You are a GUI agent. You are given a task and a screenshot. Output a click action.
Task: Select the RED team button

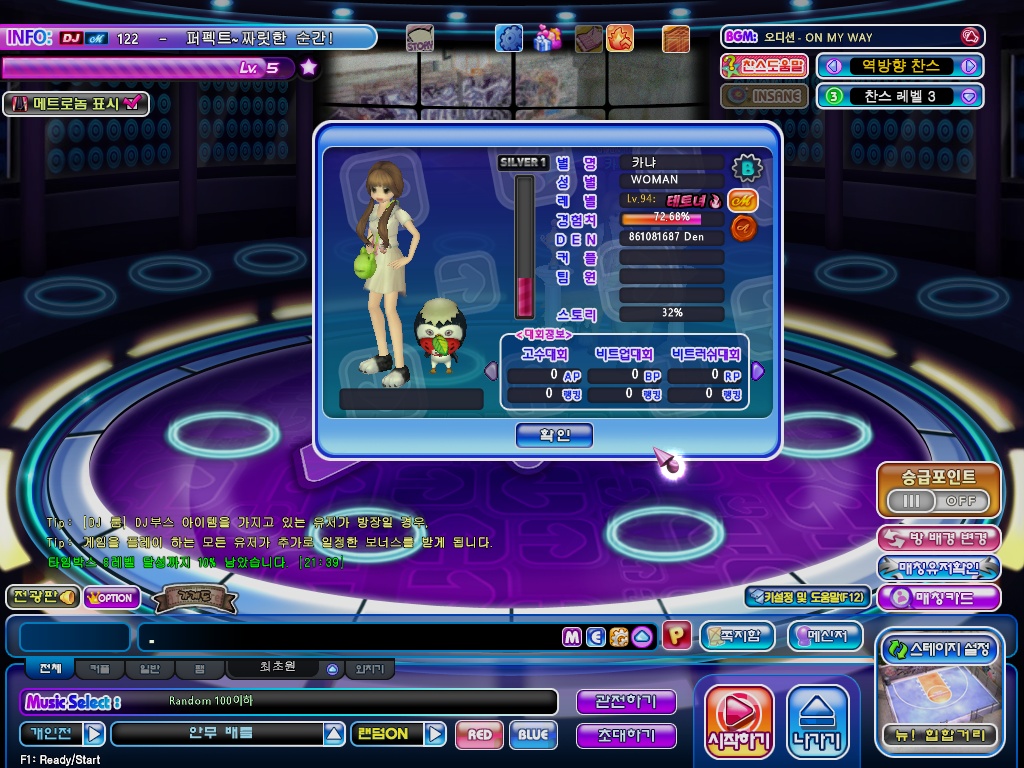point(479,735)
